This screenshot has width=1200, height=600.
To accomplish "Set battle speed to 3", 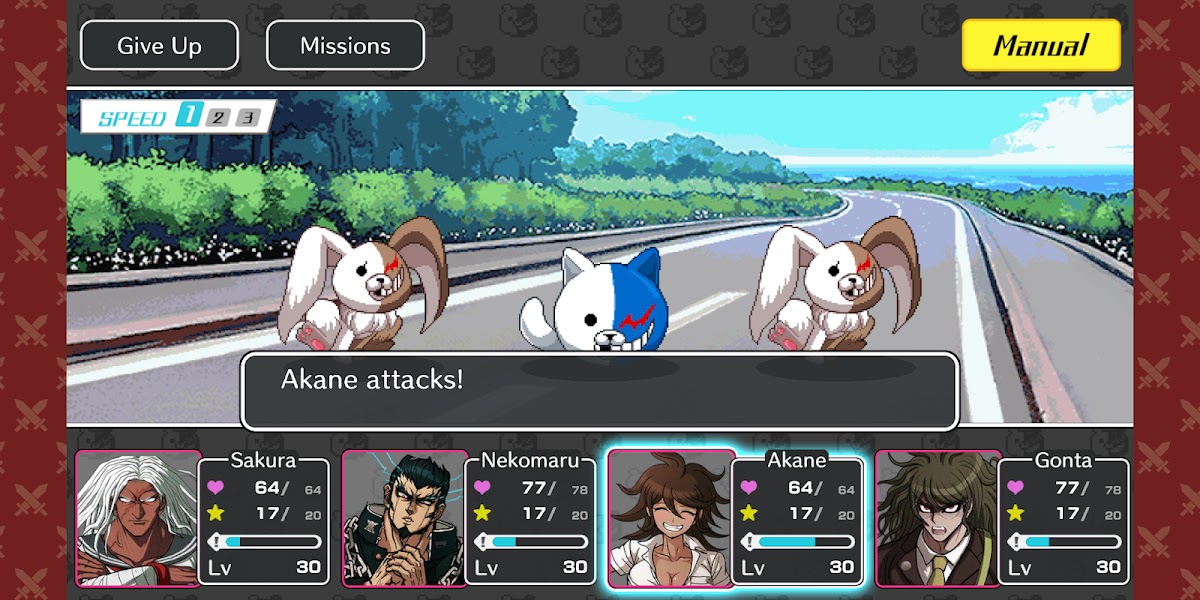I will tap(248, 117).
